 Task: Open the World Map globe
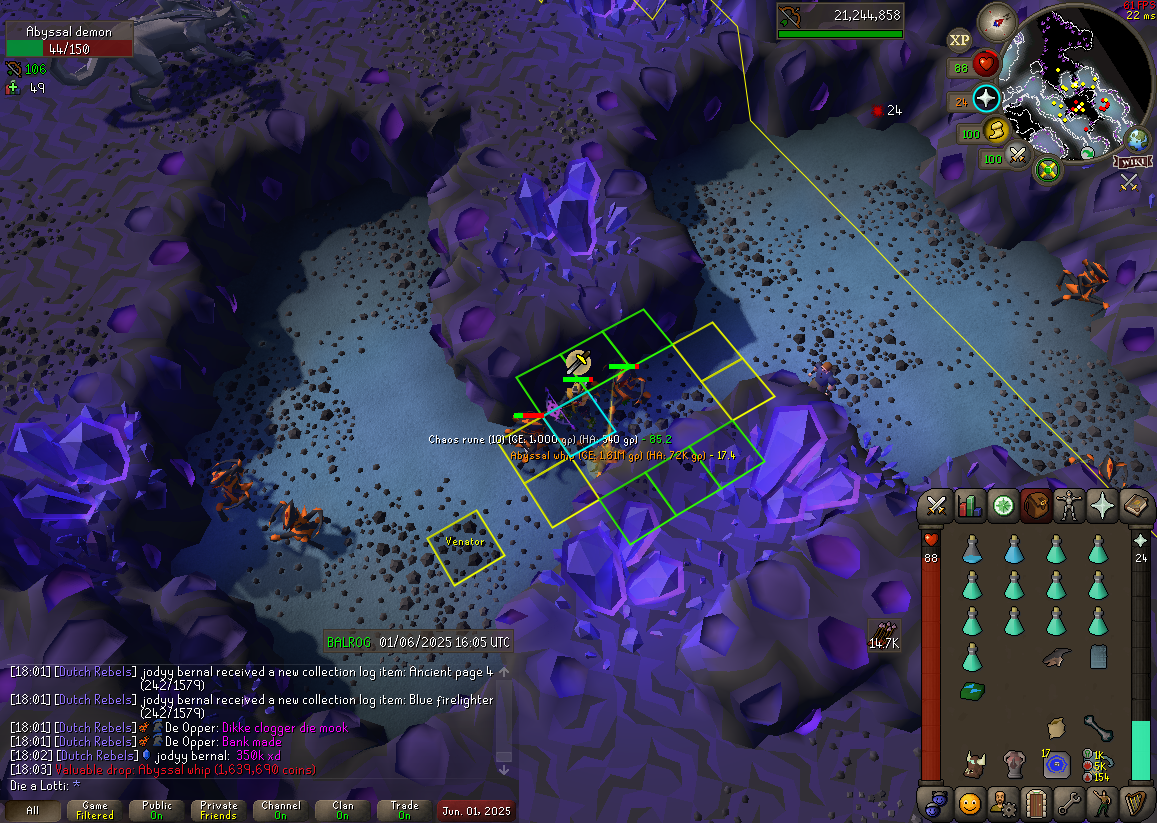coord(1137,139)
